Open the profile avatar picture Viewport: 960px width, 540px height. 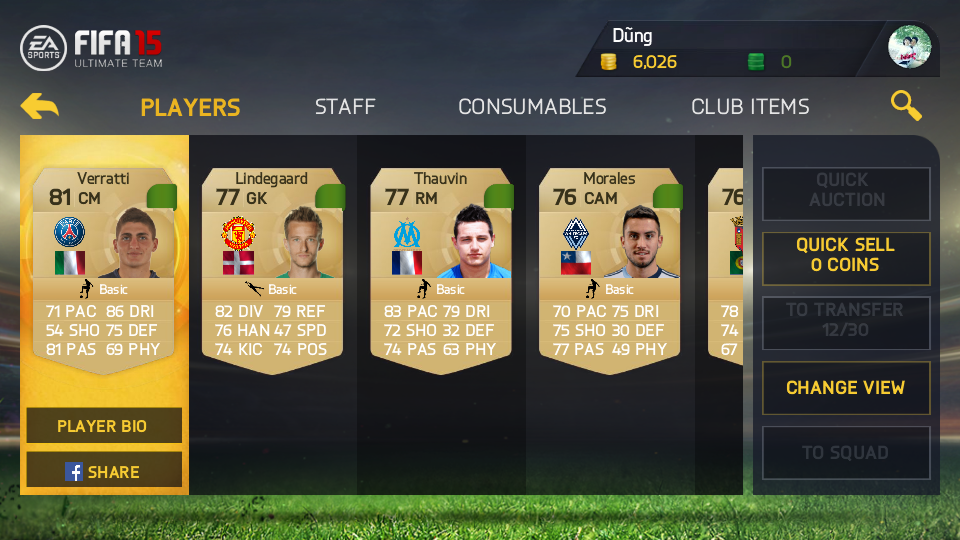click(x=909, y=47)
